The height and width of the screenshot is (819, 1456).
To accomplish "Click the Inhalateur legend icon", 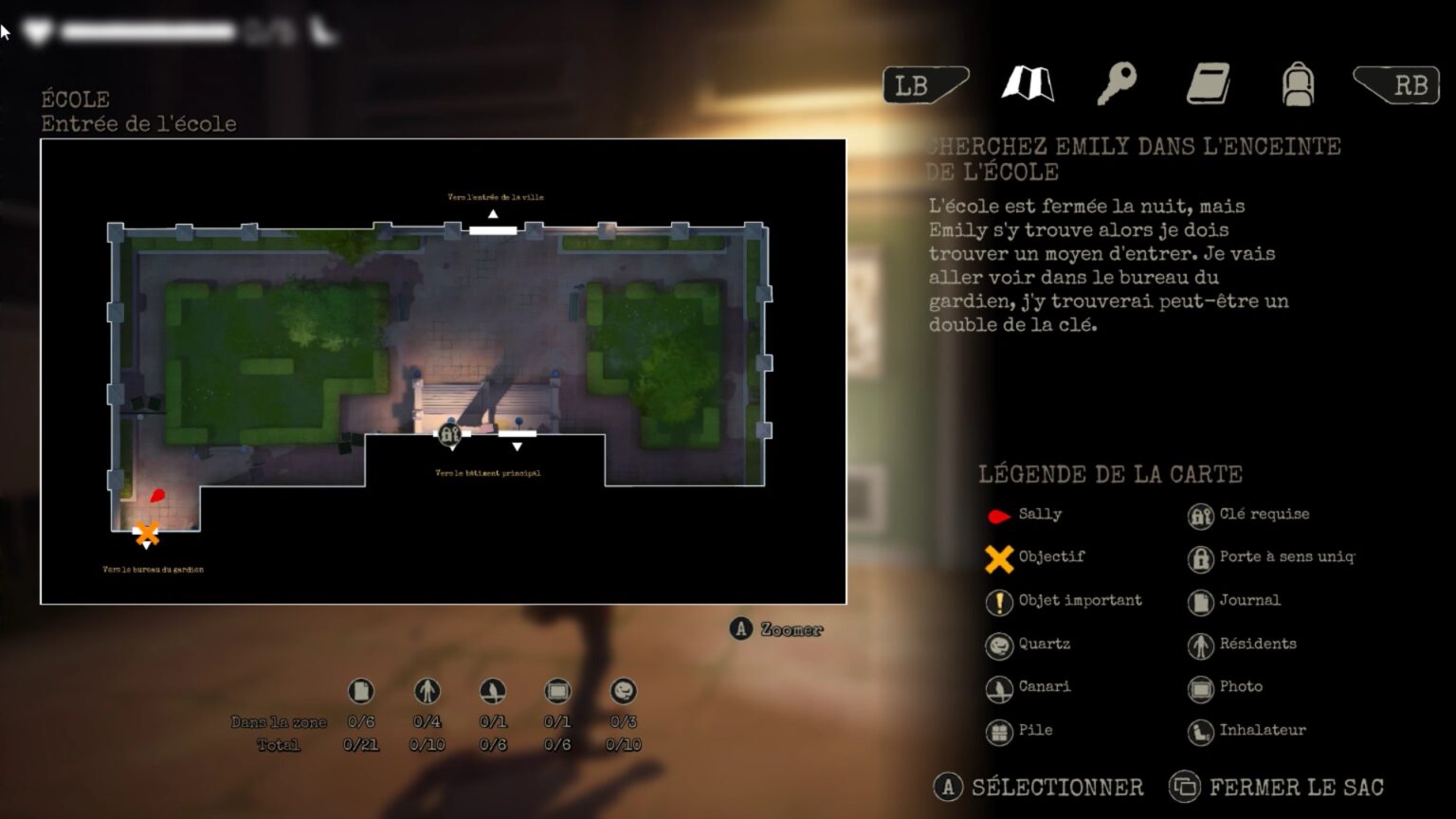I will pyautogui.click(x=1201, y=730).
